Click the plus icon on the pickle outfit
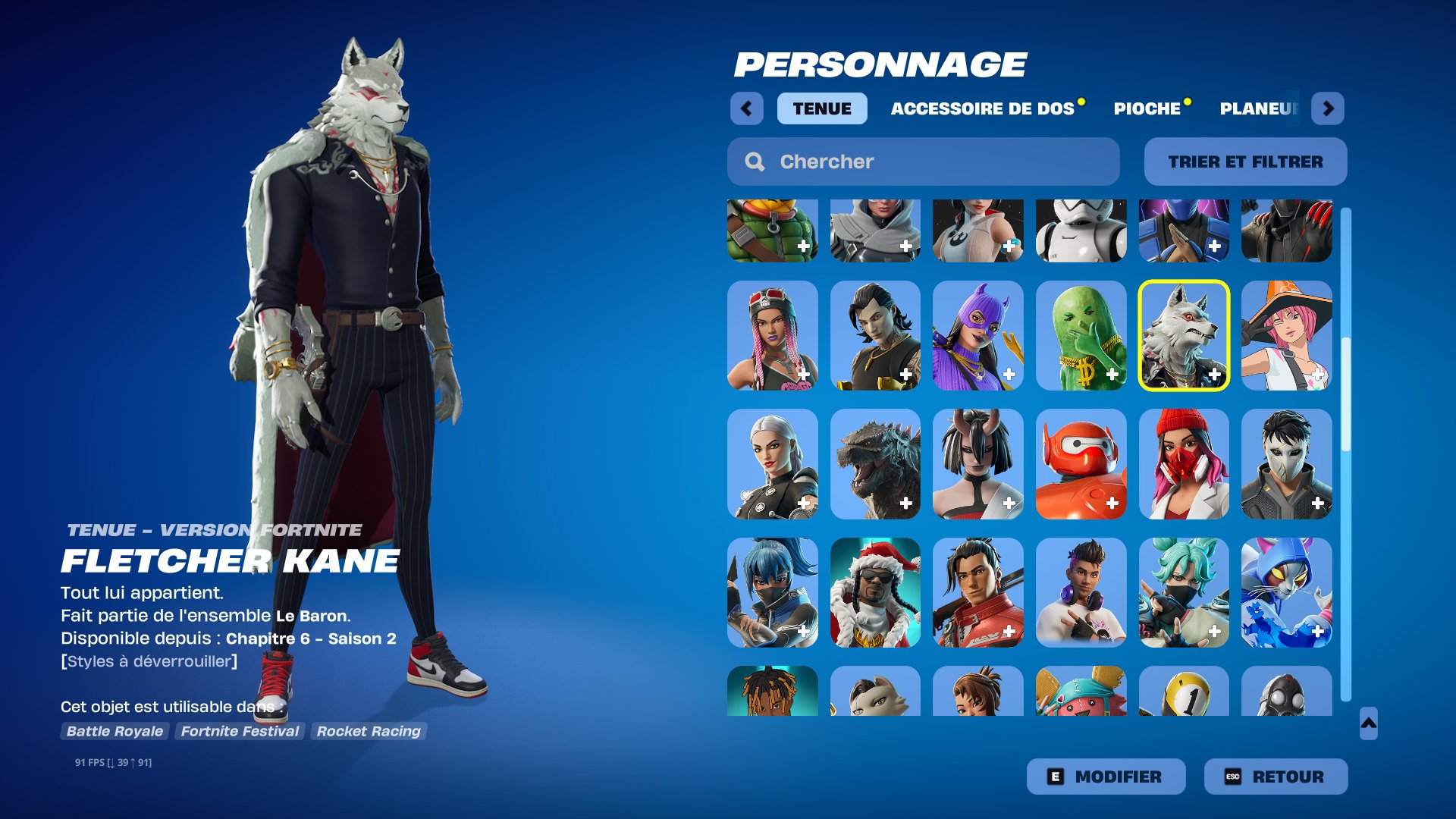Image resolution: width=1456 pixels, height=819 pixels. tap(1112, 373)
